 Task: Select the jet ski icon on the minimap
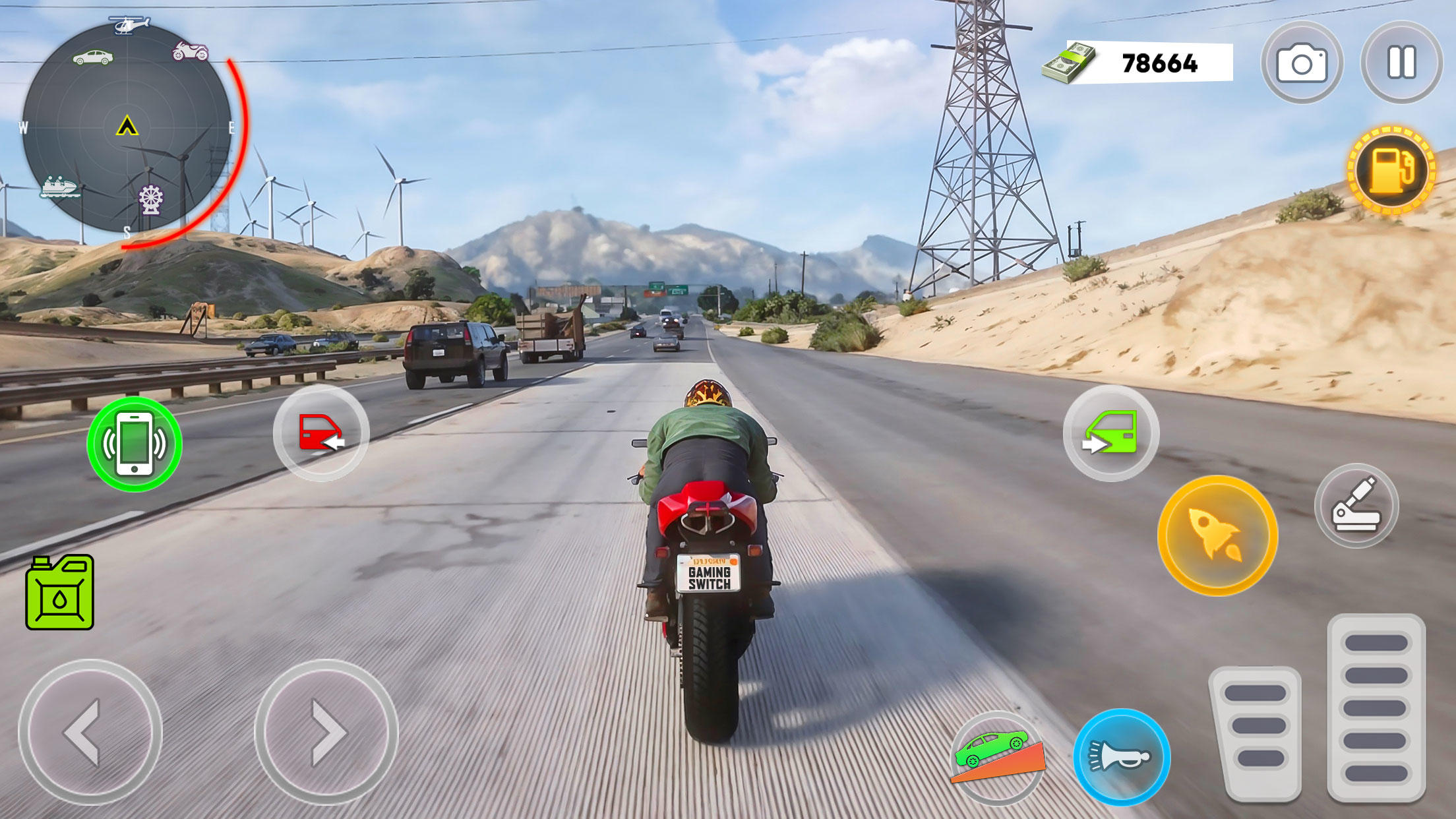[60, 187]
